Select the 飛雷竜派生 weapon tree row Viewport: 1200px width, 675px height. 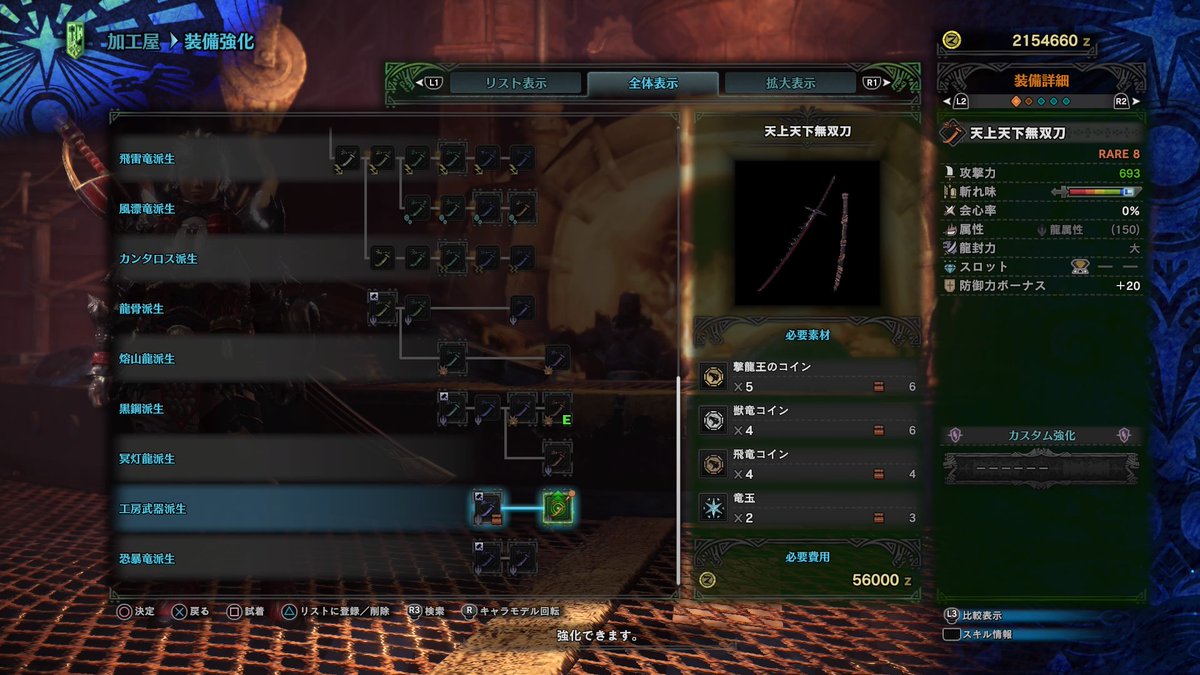147,159
